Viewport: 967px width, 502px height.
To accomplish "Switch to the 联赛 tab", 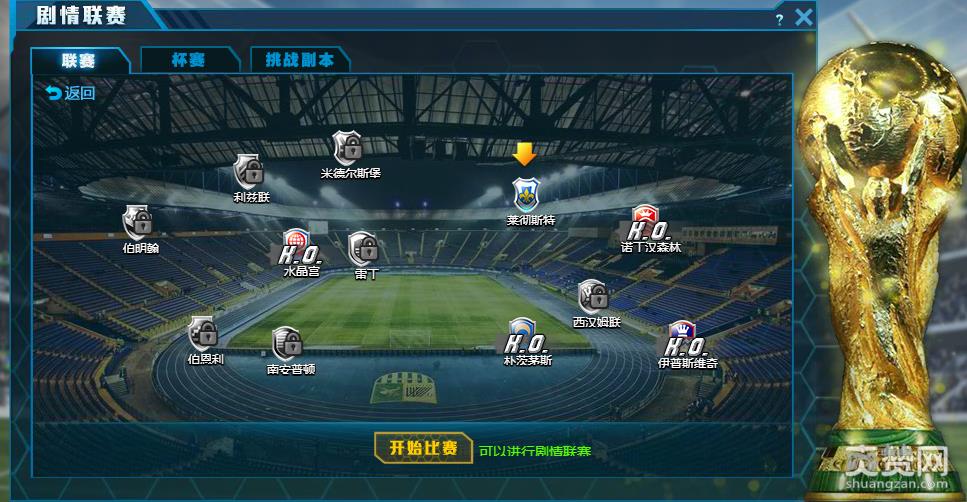I will (x=79, y=60).
